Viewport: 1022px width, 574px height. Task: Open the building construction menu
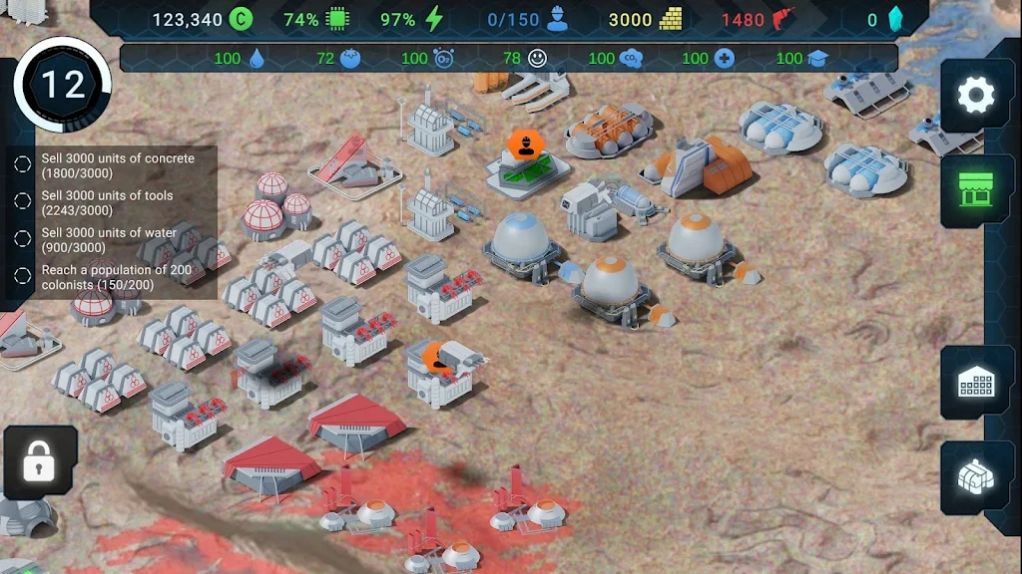pos(975,382)
